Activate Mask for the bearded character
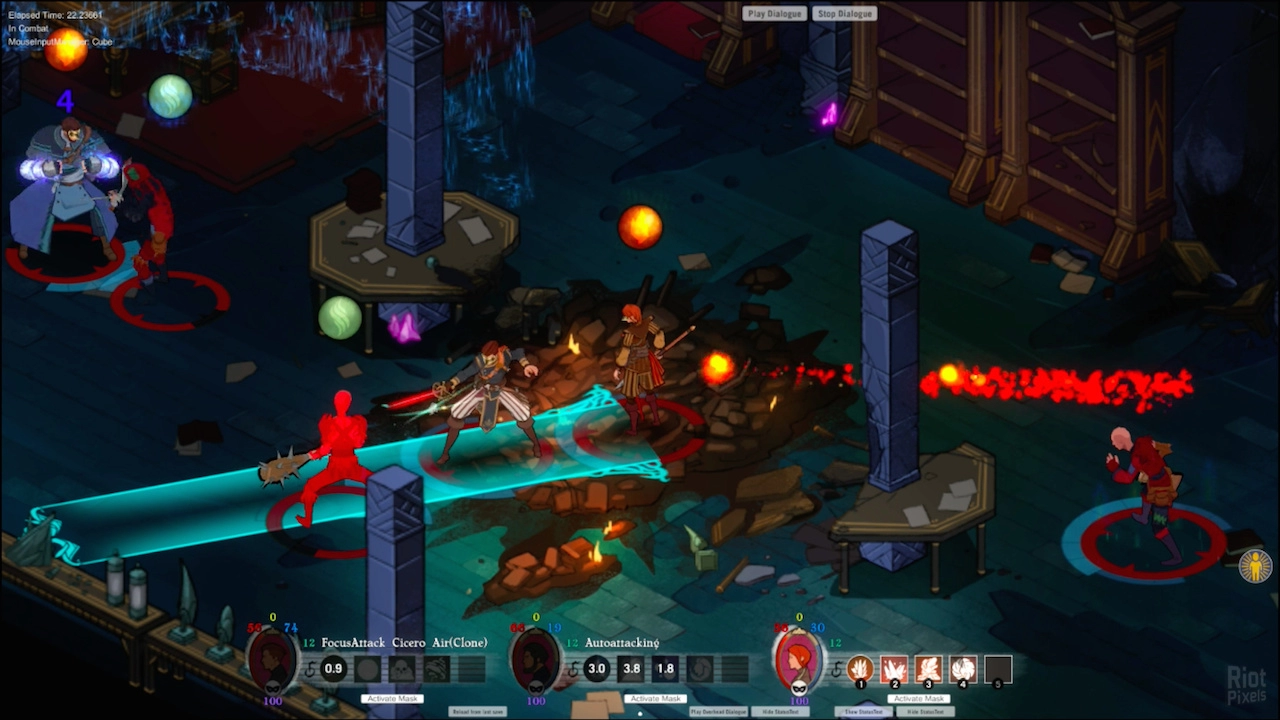 tap(655, 699)
